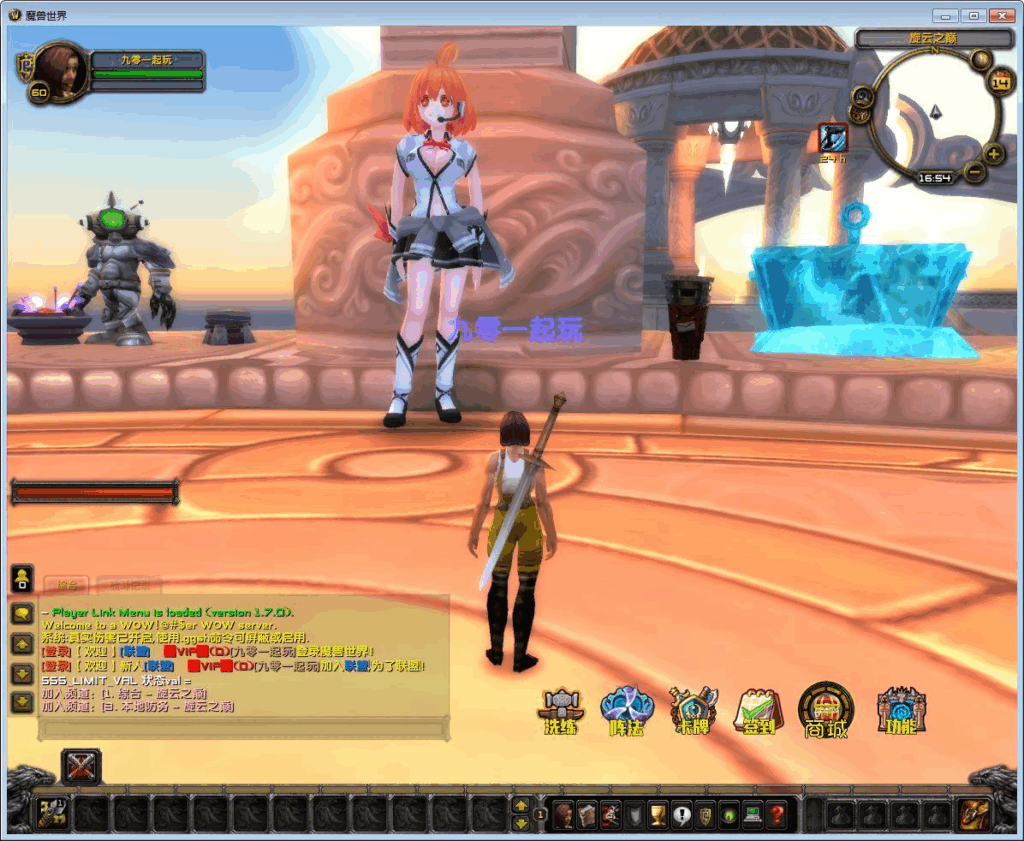Open the character info micro button
This screenshot has width=1024, height=841.
tap(563, 814)
